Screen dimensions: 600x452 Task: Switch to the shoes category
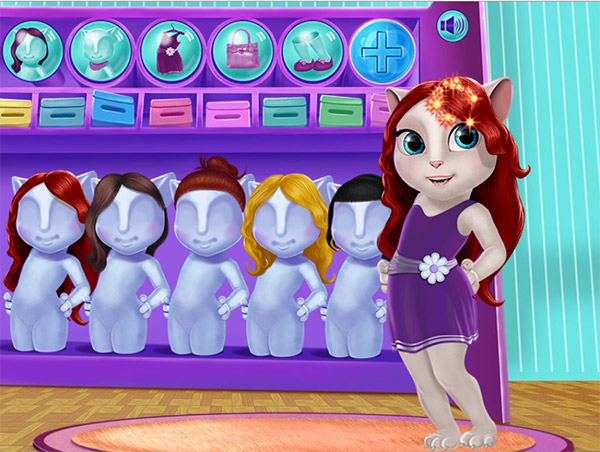(x=312, y=50)
